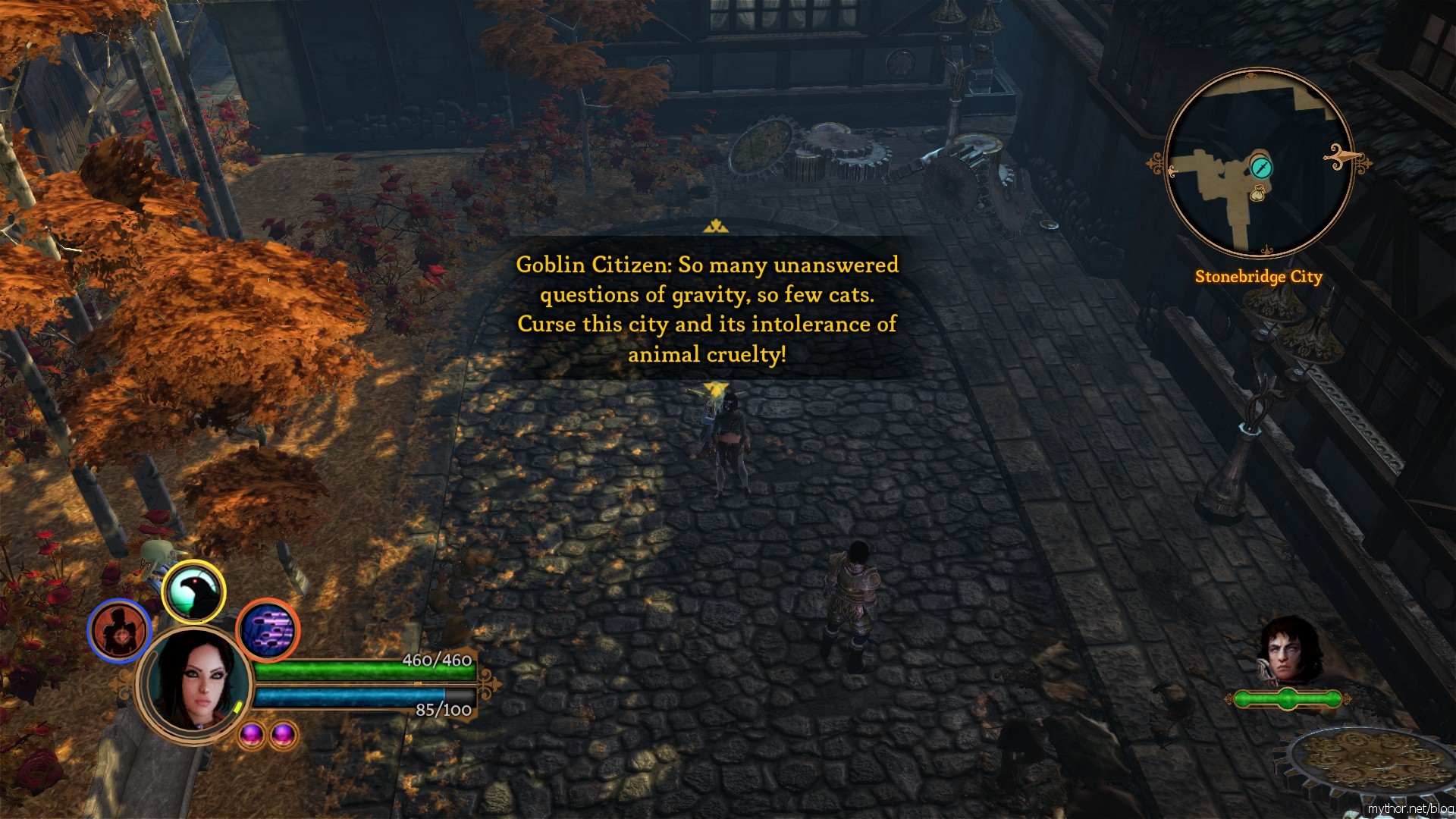
Task: Activate the raven ability icon
Action: tap(194, 592)
